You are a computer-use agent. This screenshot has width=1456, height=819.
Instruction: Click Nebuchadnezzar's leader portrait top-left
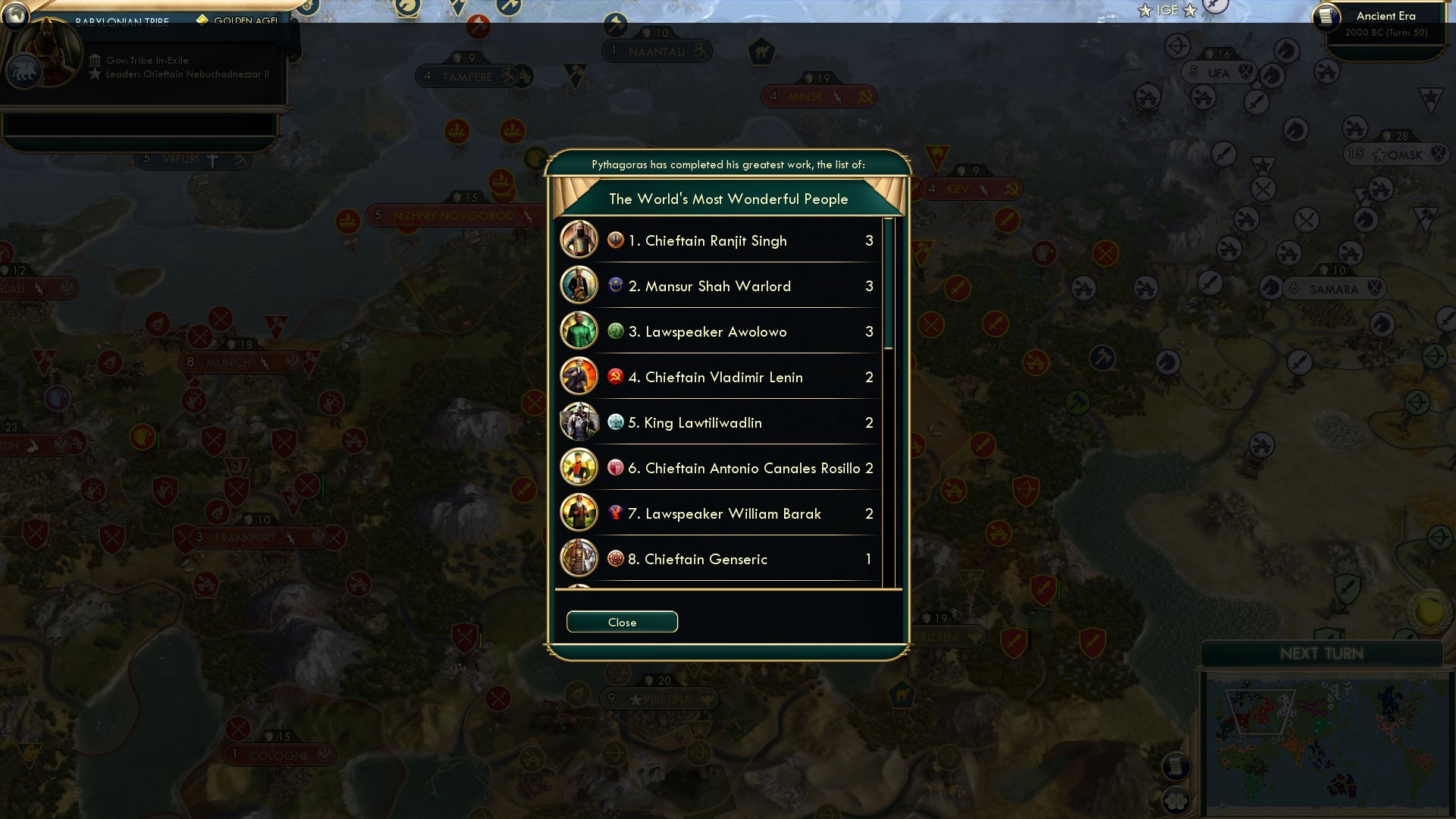pyautogui.click(x=49, y=53)
